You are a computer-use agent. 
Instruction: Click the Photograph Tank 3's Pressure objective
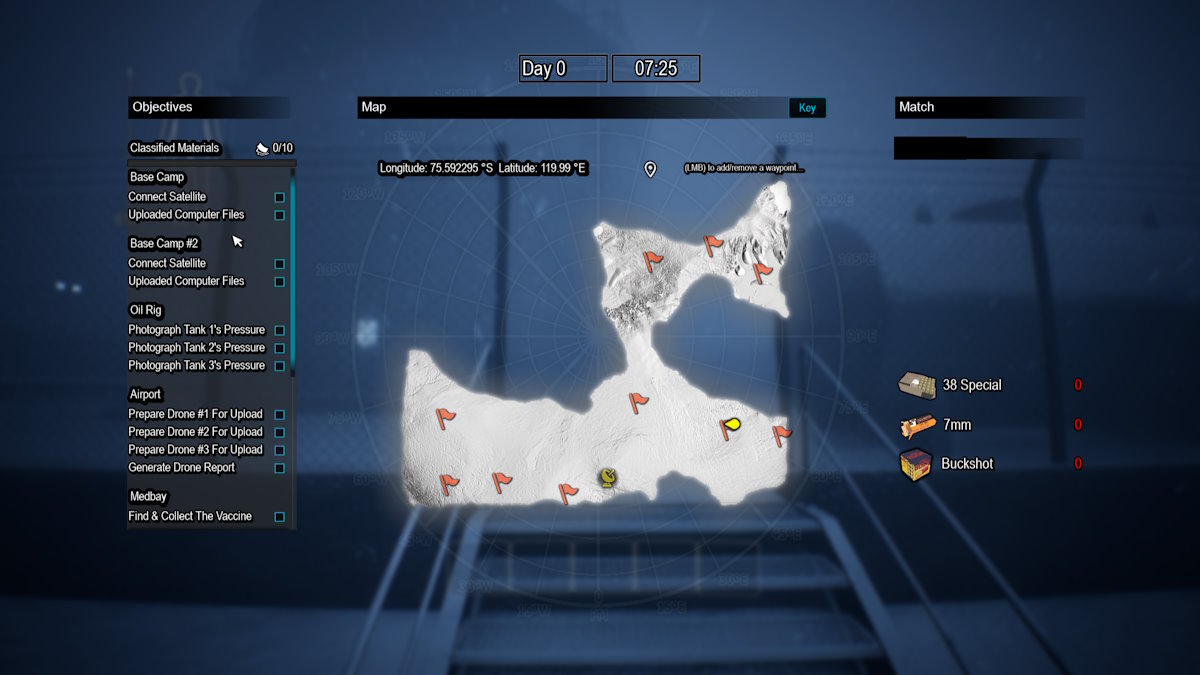196,366
